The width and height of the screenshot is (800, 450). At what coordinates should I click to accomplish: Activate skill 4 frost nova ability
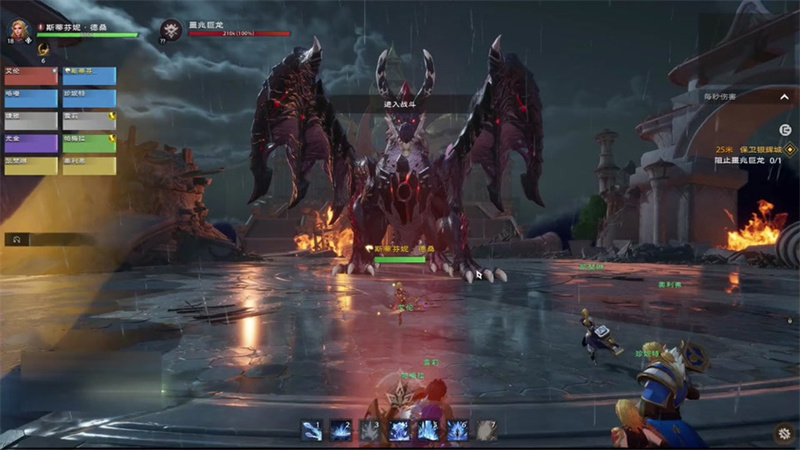click(x=399, y=430)
